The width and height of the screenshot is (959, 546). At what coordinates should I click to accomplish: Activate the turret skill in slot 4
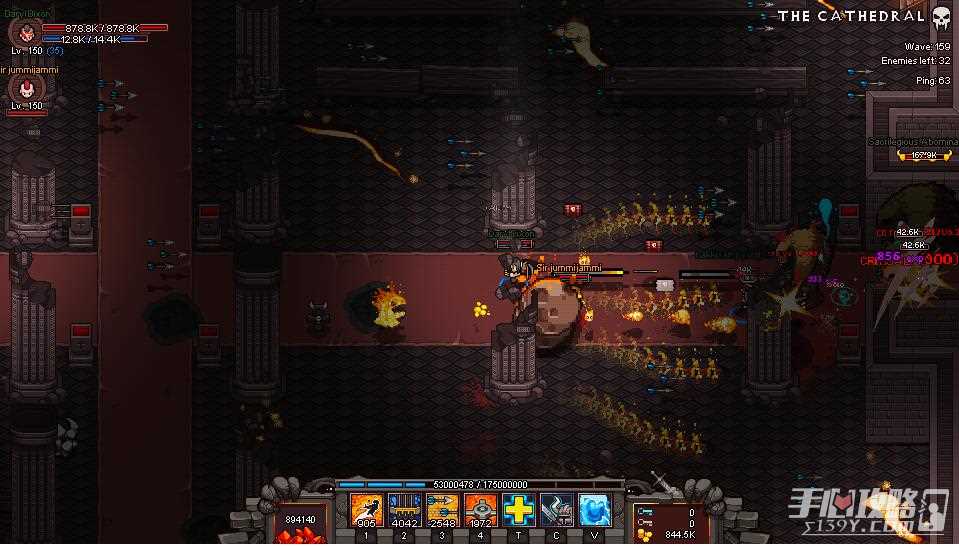coord(480,511)
